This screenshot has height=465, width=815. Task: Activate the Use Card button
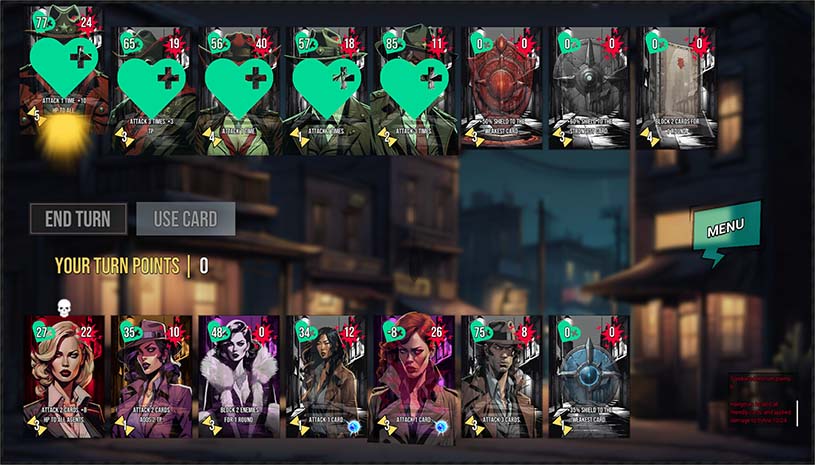pyautogui.click(x=186, y=219)
